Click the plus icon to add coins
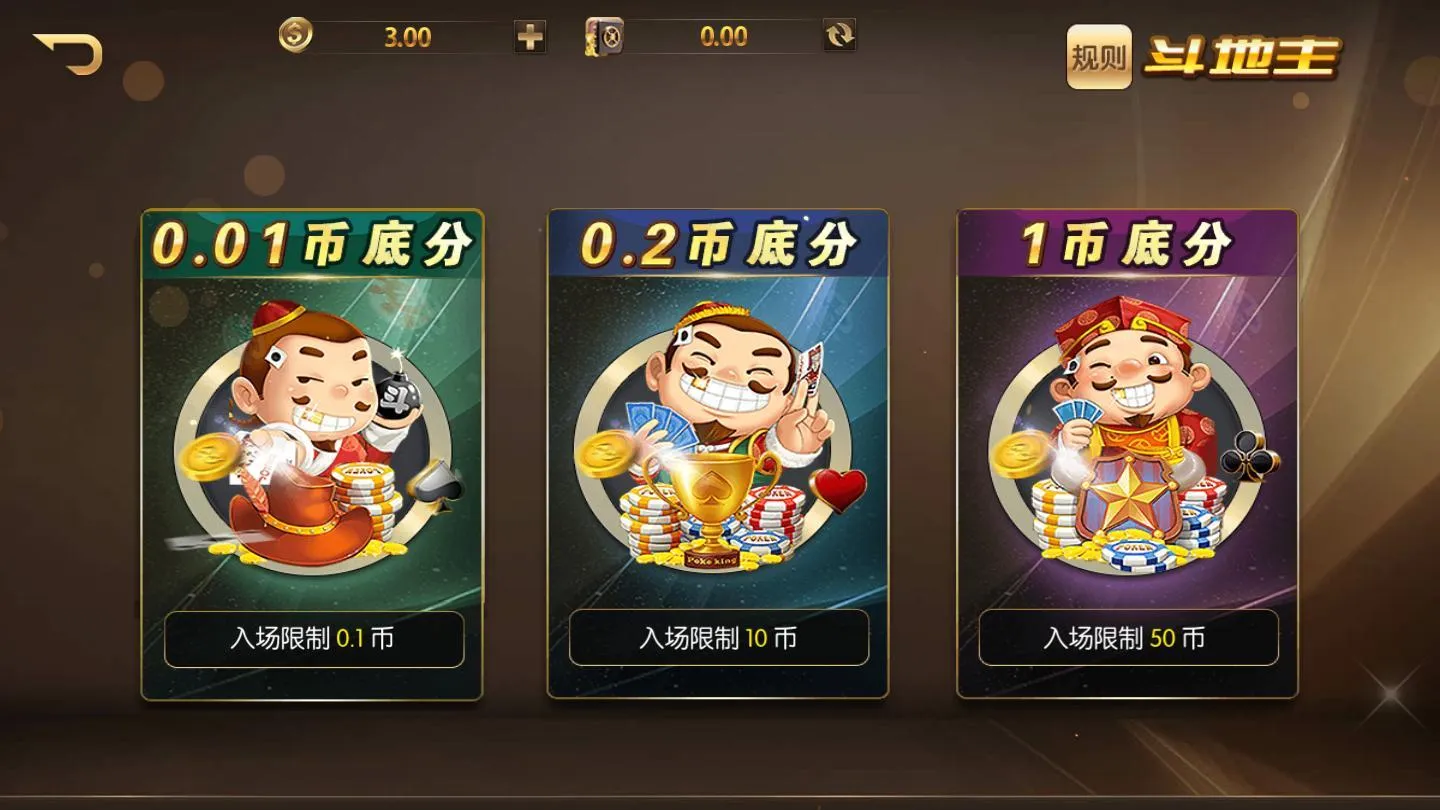 pyautogui.click(x=530, y=35)
